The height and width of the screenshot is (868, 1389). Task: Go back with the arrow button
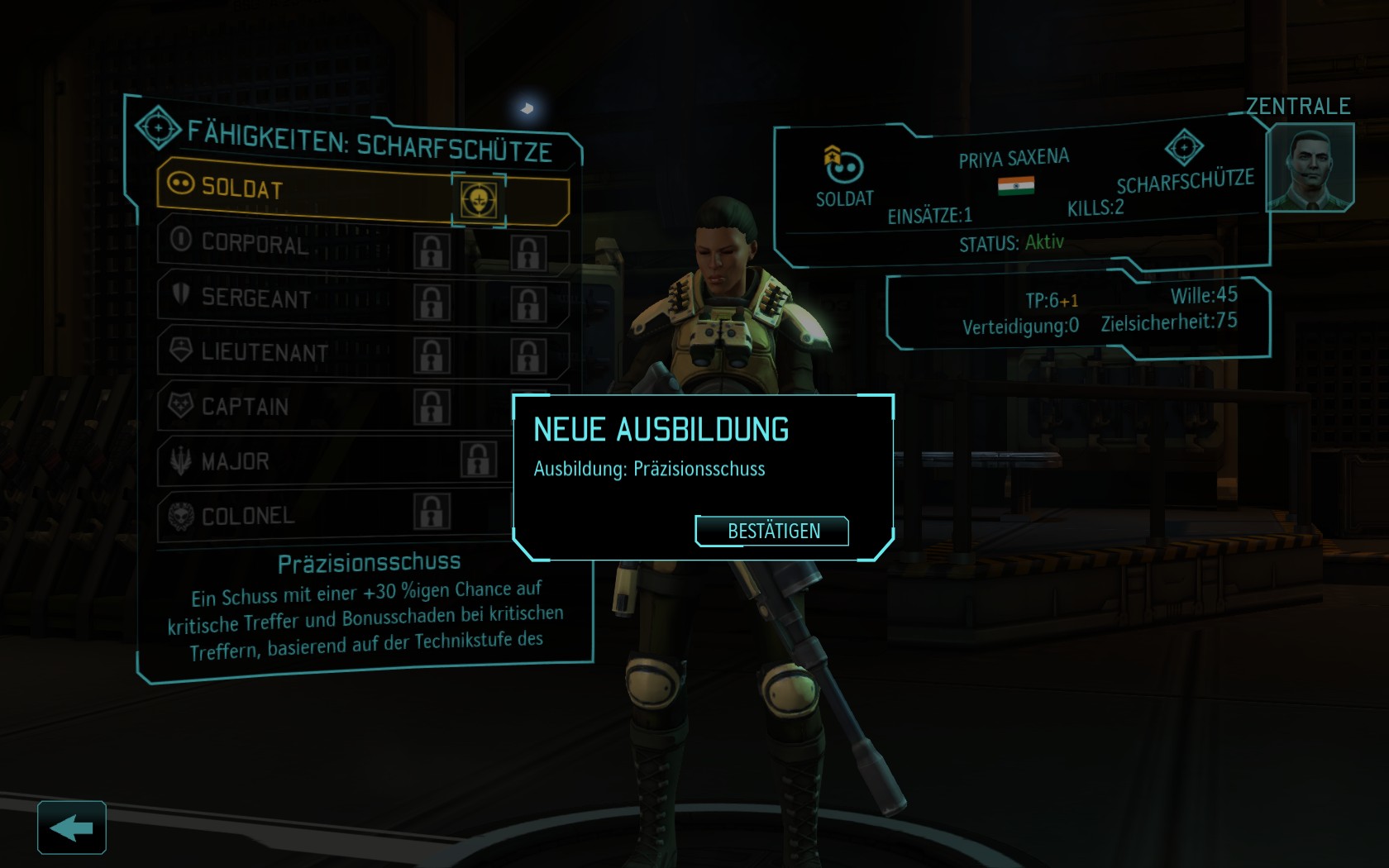click(72, 827)
